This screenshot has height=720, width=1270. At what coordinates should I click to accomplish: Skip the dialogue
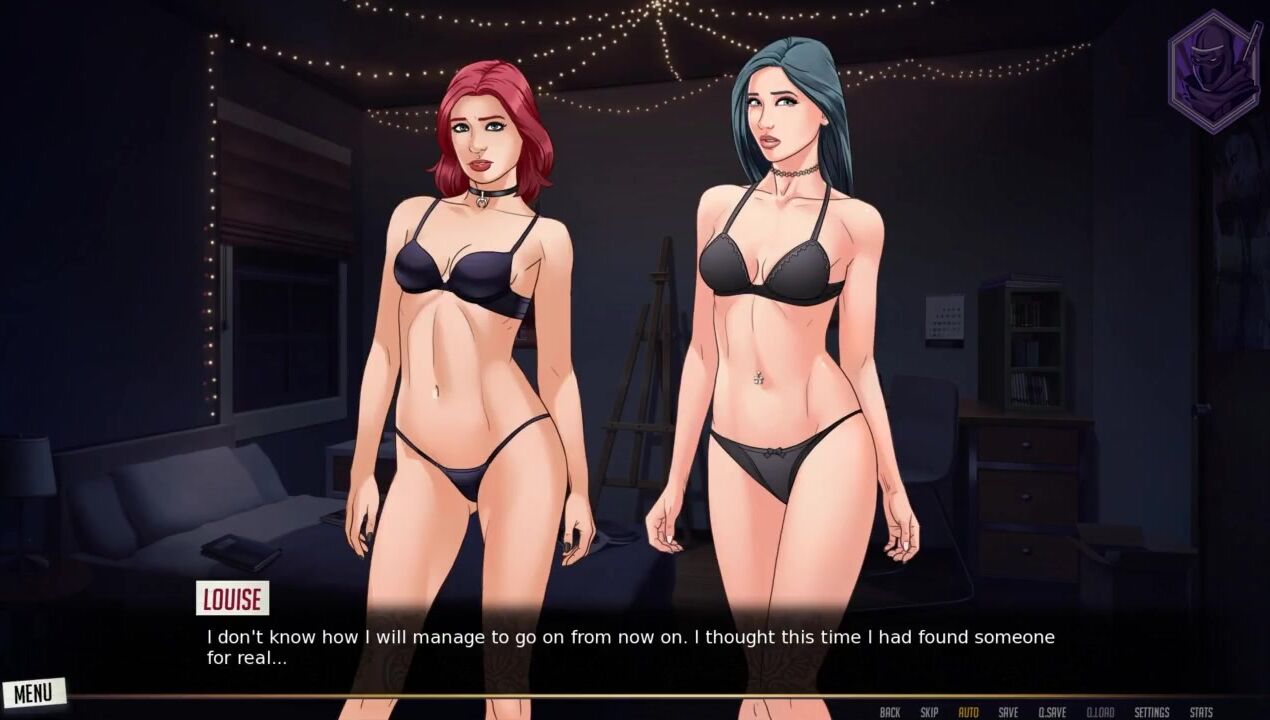(929, 712)
